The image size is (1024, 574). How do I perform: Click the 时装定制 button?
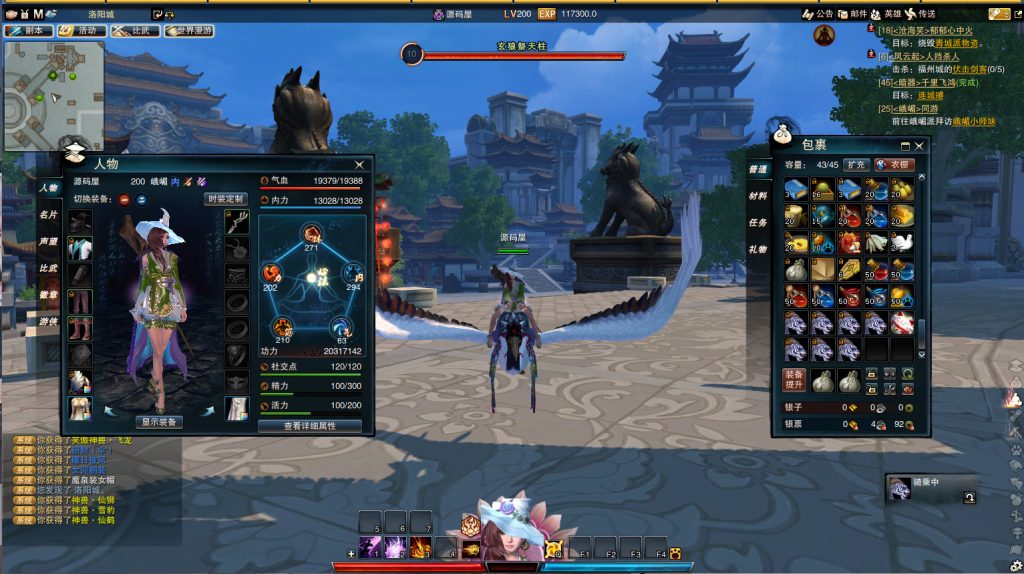coord(226,199)
